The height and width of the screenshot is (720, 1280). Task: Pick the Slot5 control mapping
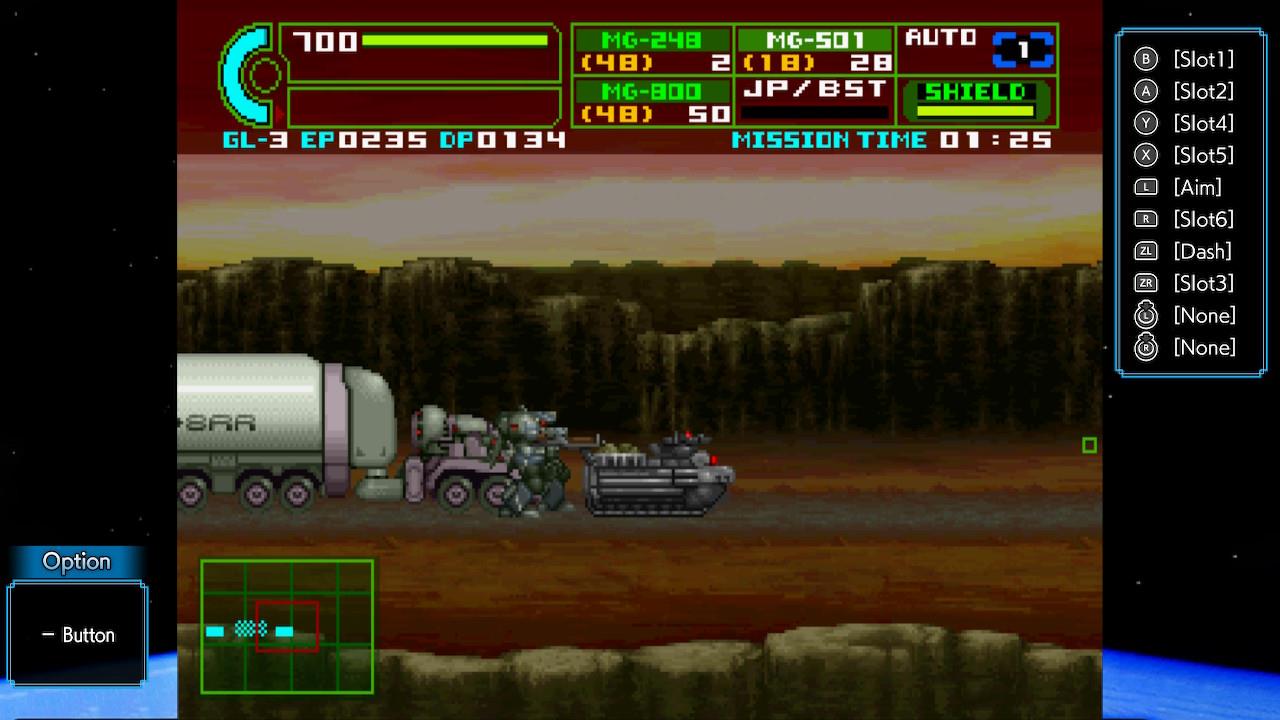click(1190, 155)
